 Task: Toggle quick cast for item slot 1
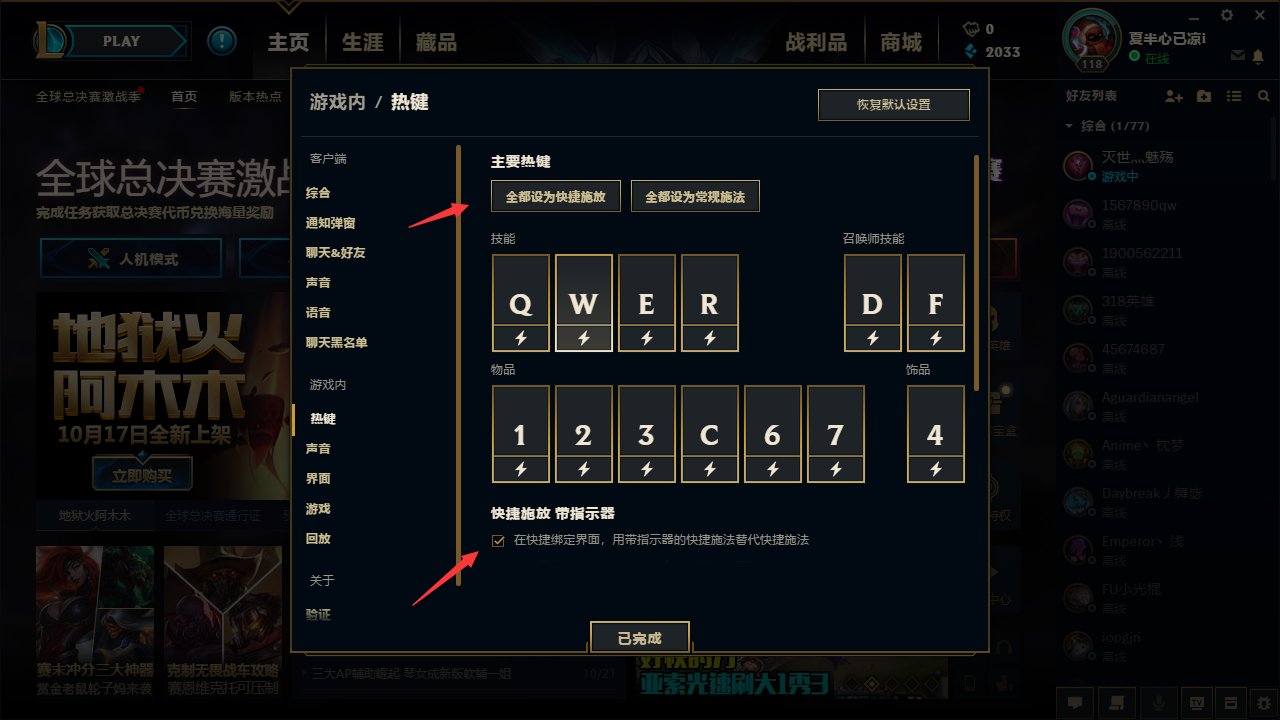520,470
